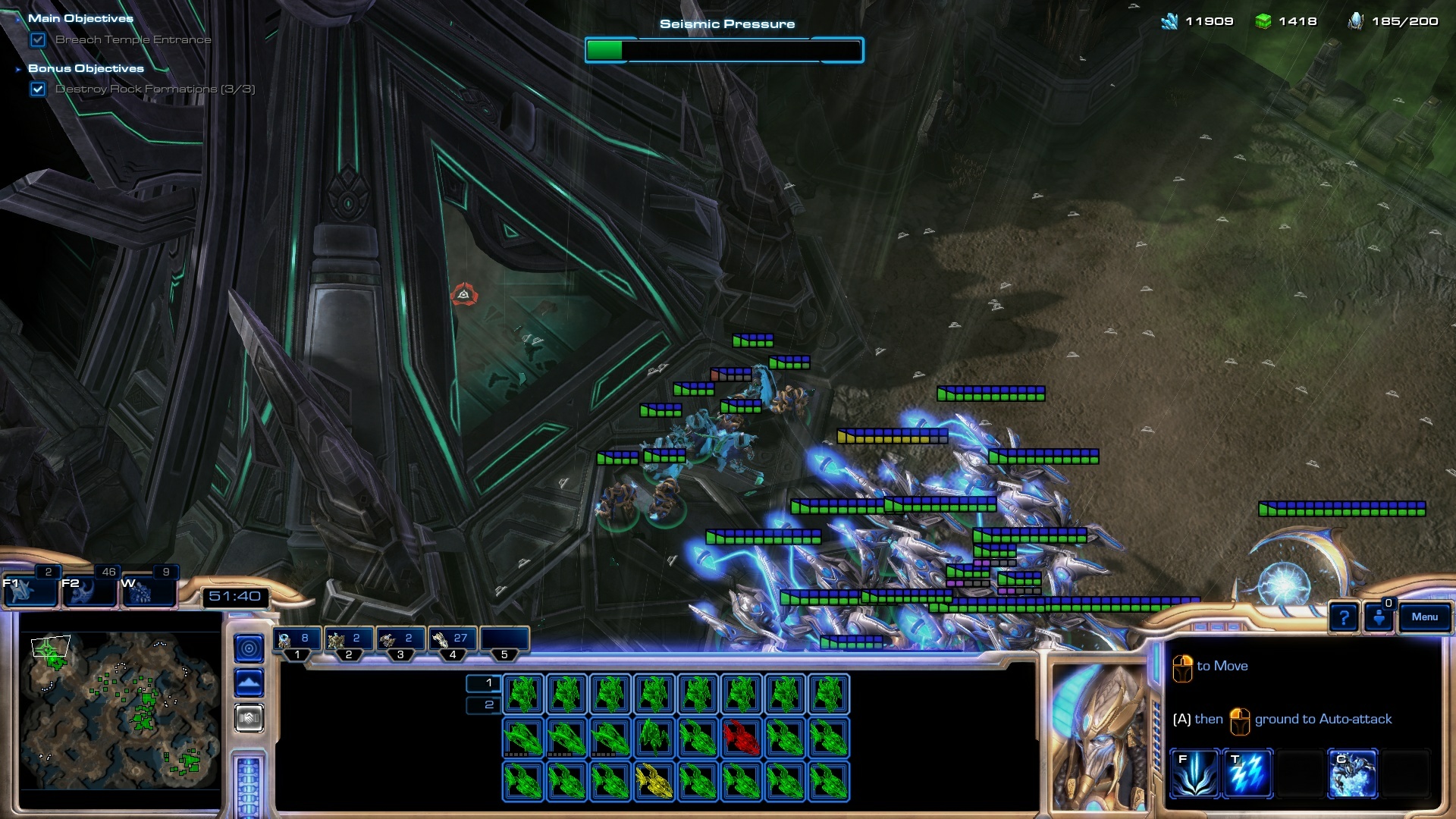Collapse the Bonus Objectives section
Viewport: 1456px width, 819px height.
coord(18,69)
